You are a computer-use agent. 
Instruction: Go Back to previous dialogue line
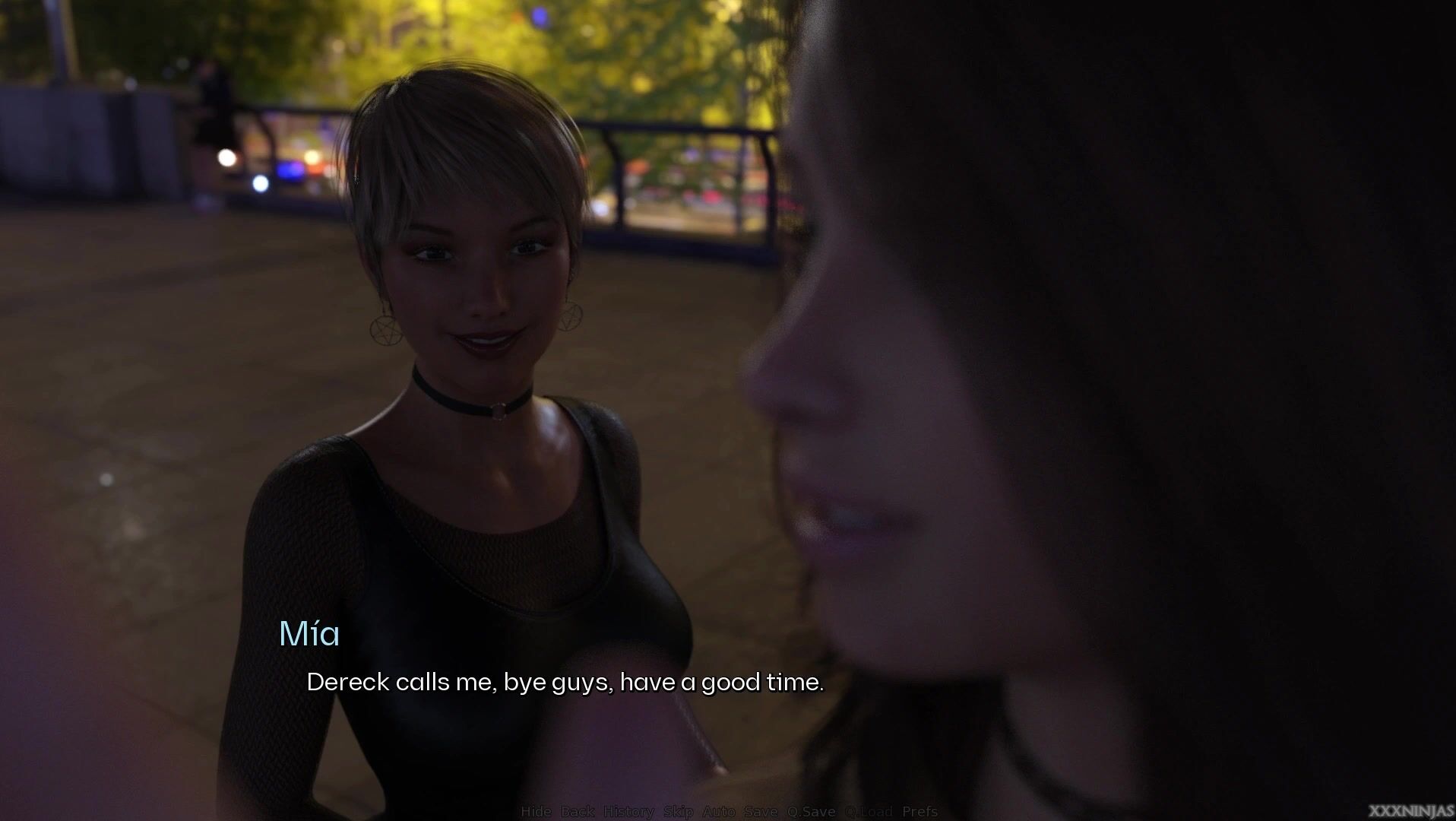coord(578,812)
